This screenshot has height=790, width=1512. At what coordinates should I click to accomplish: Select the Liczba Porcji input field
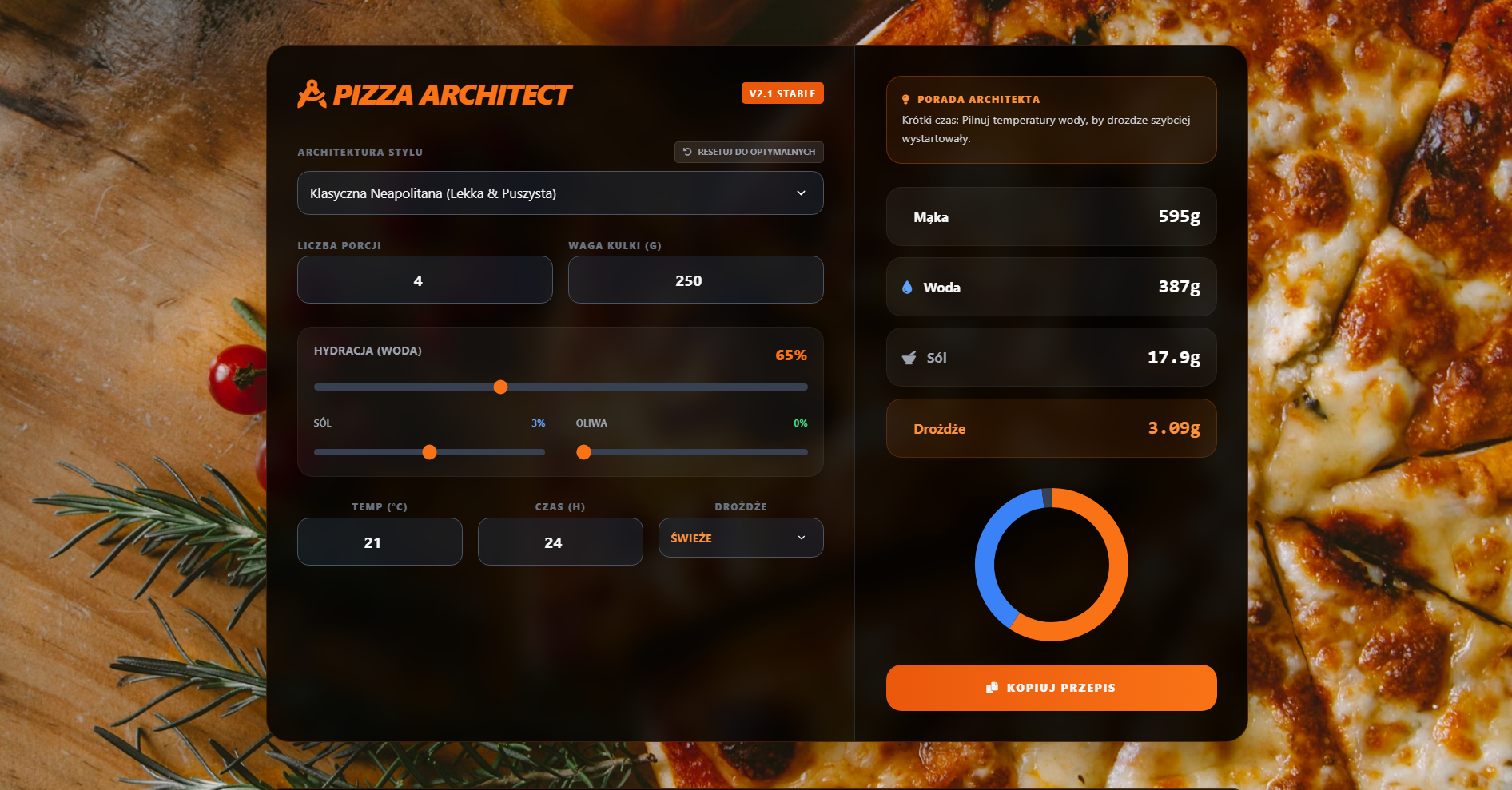pyautogui.click(x=424, y=280)
